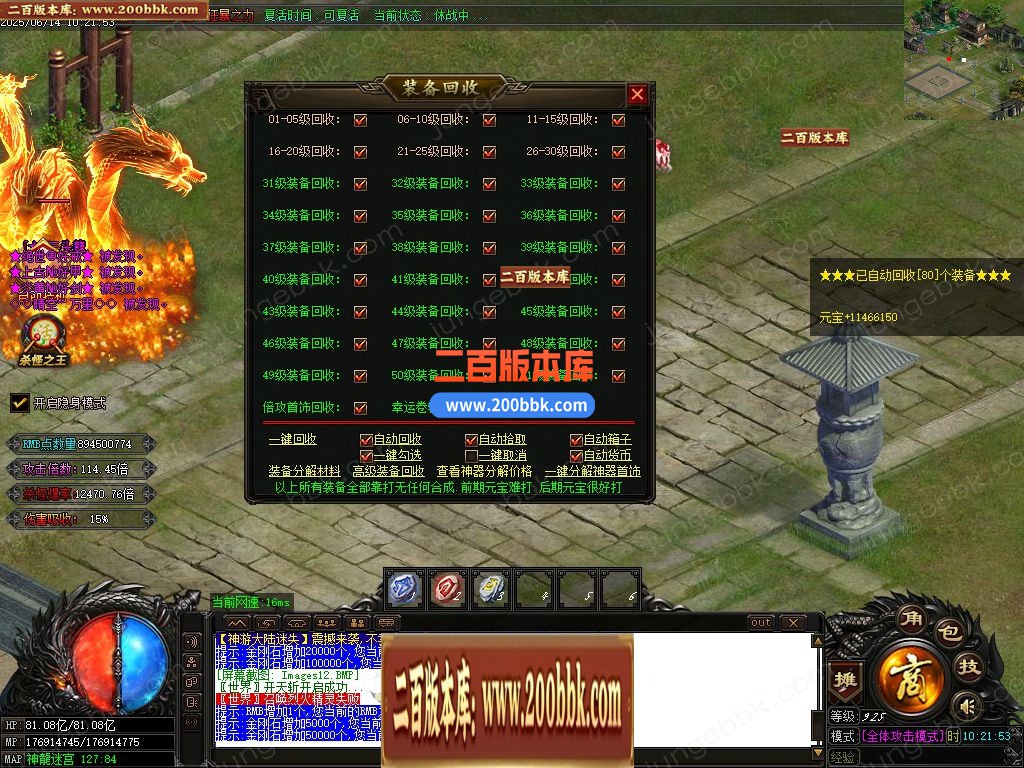Toggle 倍攻首饰回收 checkbox

(360, 408)
